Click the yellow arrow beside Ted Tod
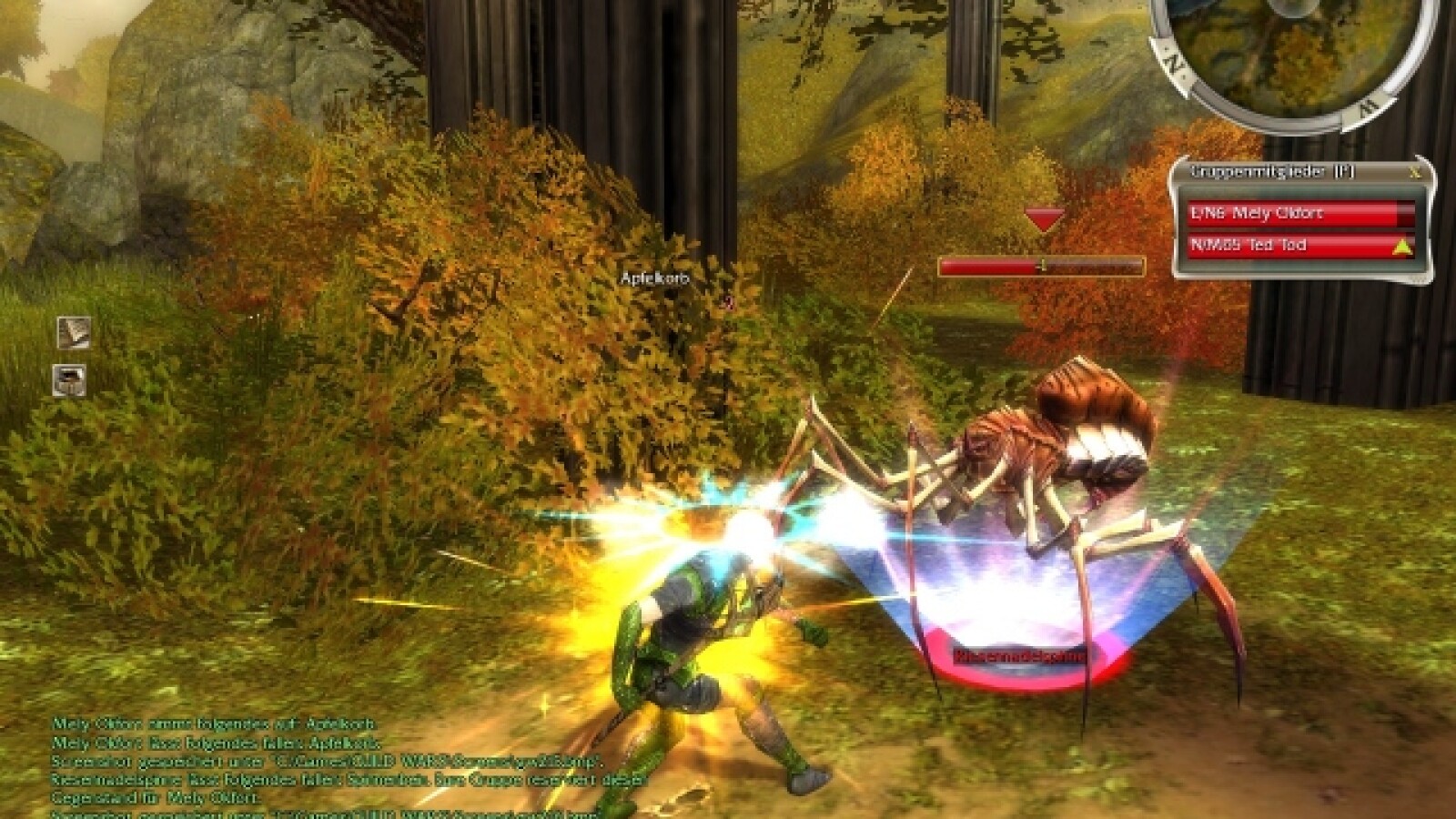Image resolution: width=1456 pixels, height=819 pixels. 1402,246
